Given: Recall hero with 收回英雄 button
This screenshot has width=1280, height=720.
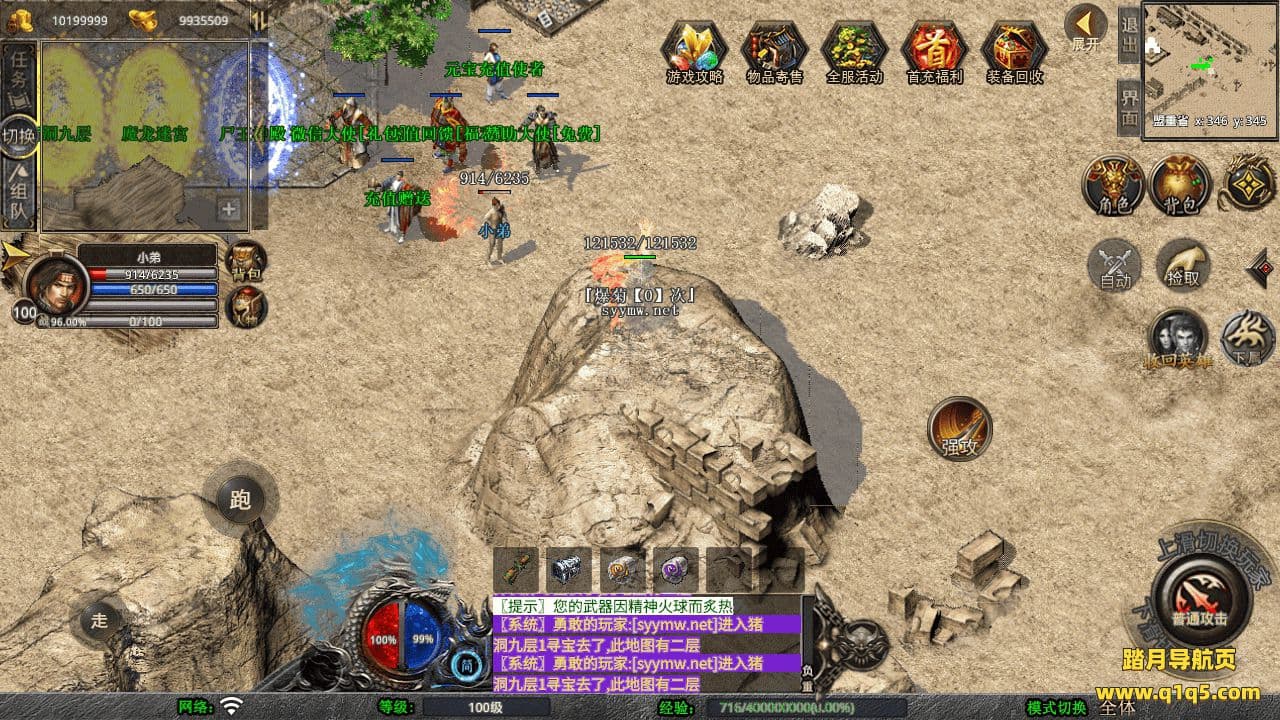Looking at the screenshot, I should [1177, 338].
